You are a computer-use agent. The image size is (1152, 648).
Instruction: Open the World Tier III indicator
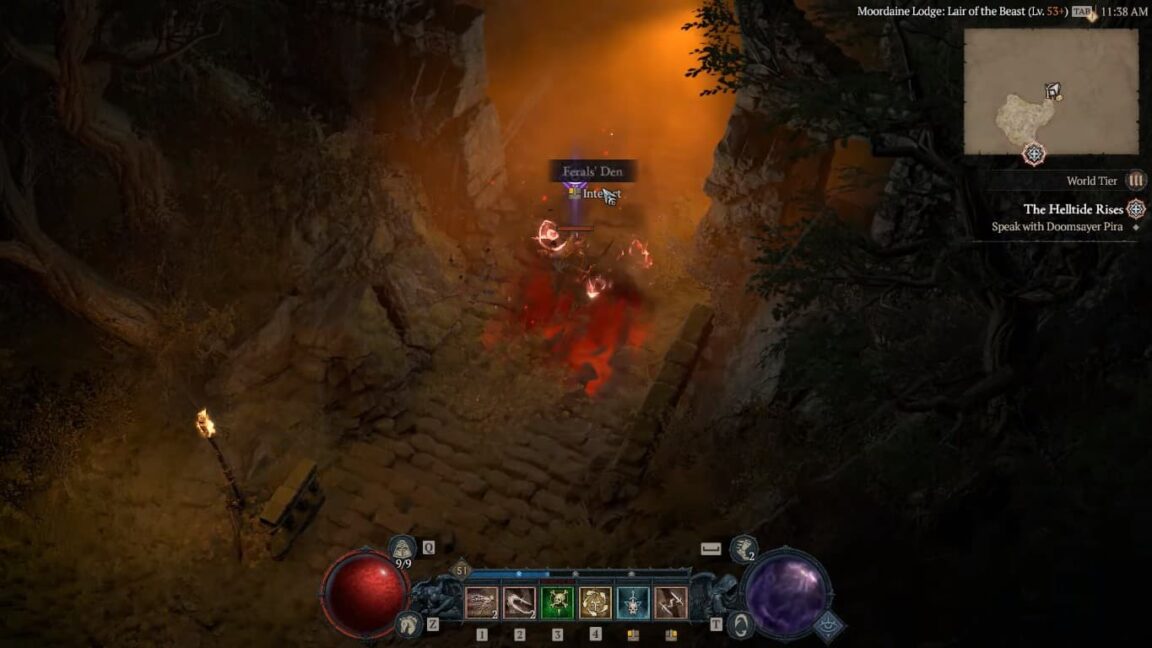click(1135, 181)
